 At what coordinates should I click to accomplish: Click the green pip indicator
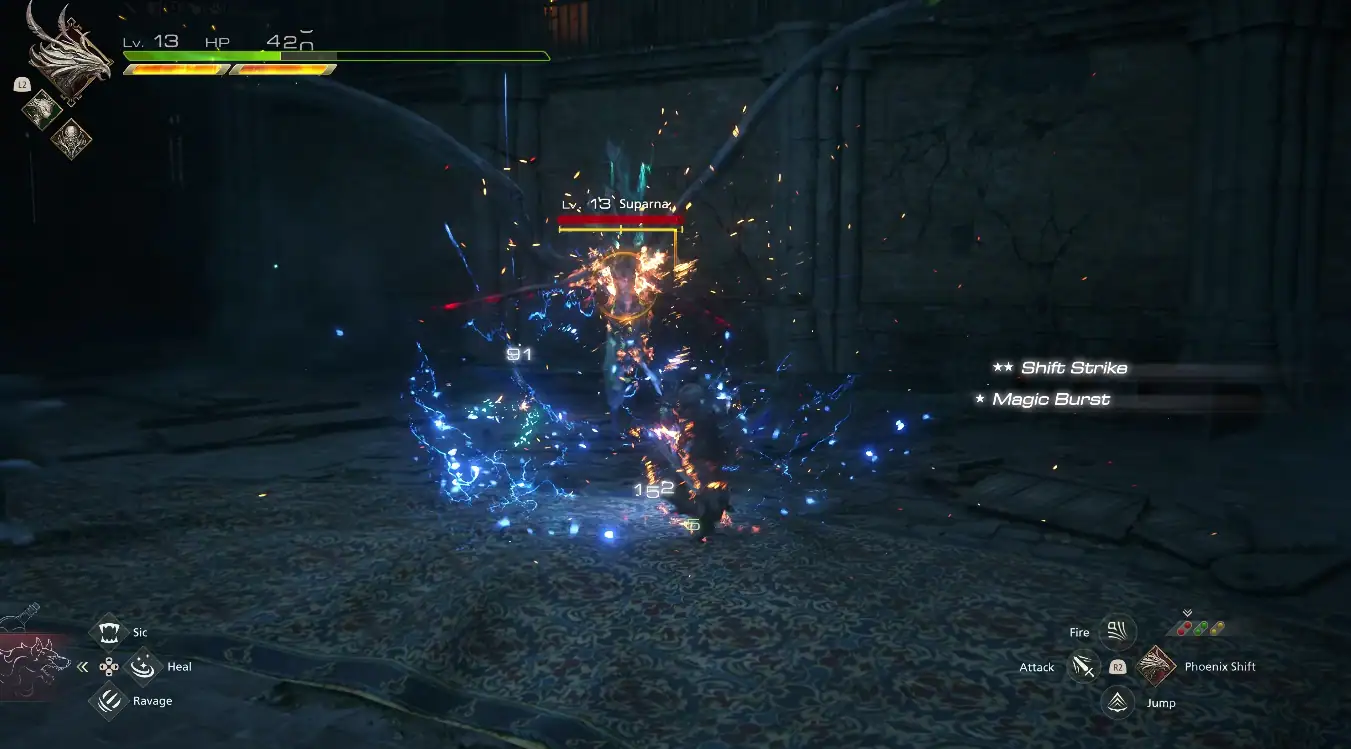click(1201, 629)
